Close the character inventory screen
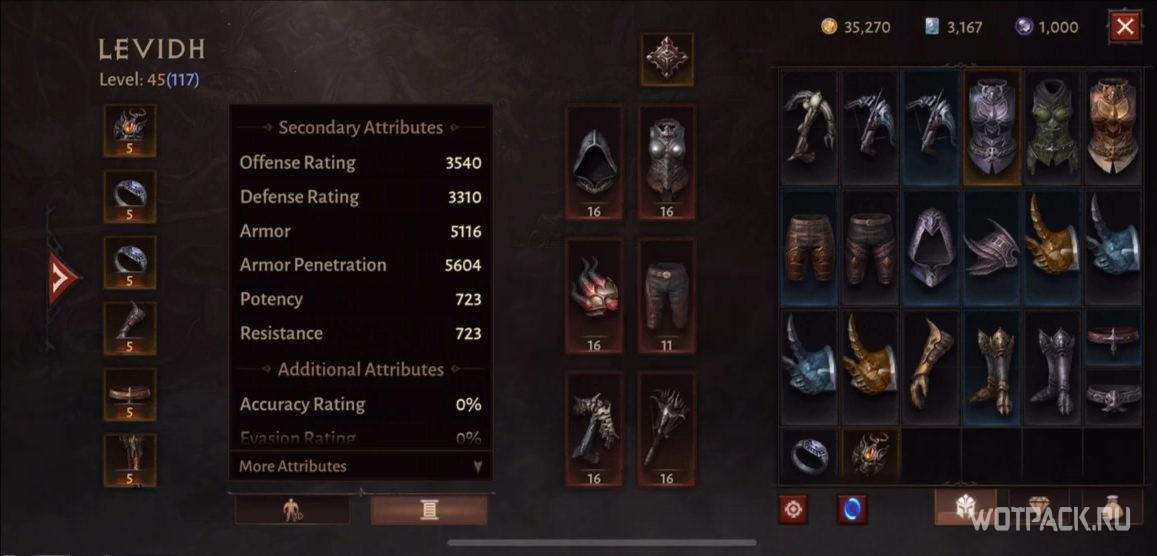 click(1125, 27)
